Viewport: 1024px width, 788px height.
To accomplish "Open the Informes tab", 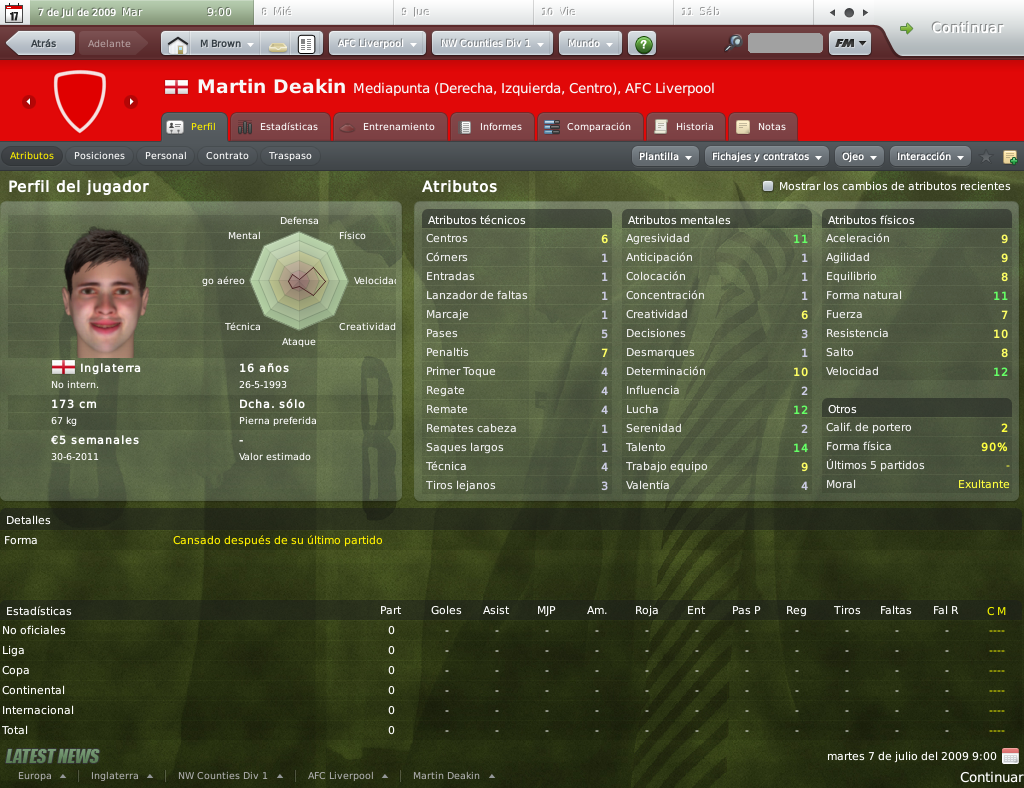I will [491, 127].
